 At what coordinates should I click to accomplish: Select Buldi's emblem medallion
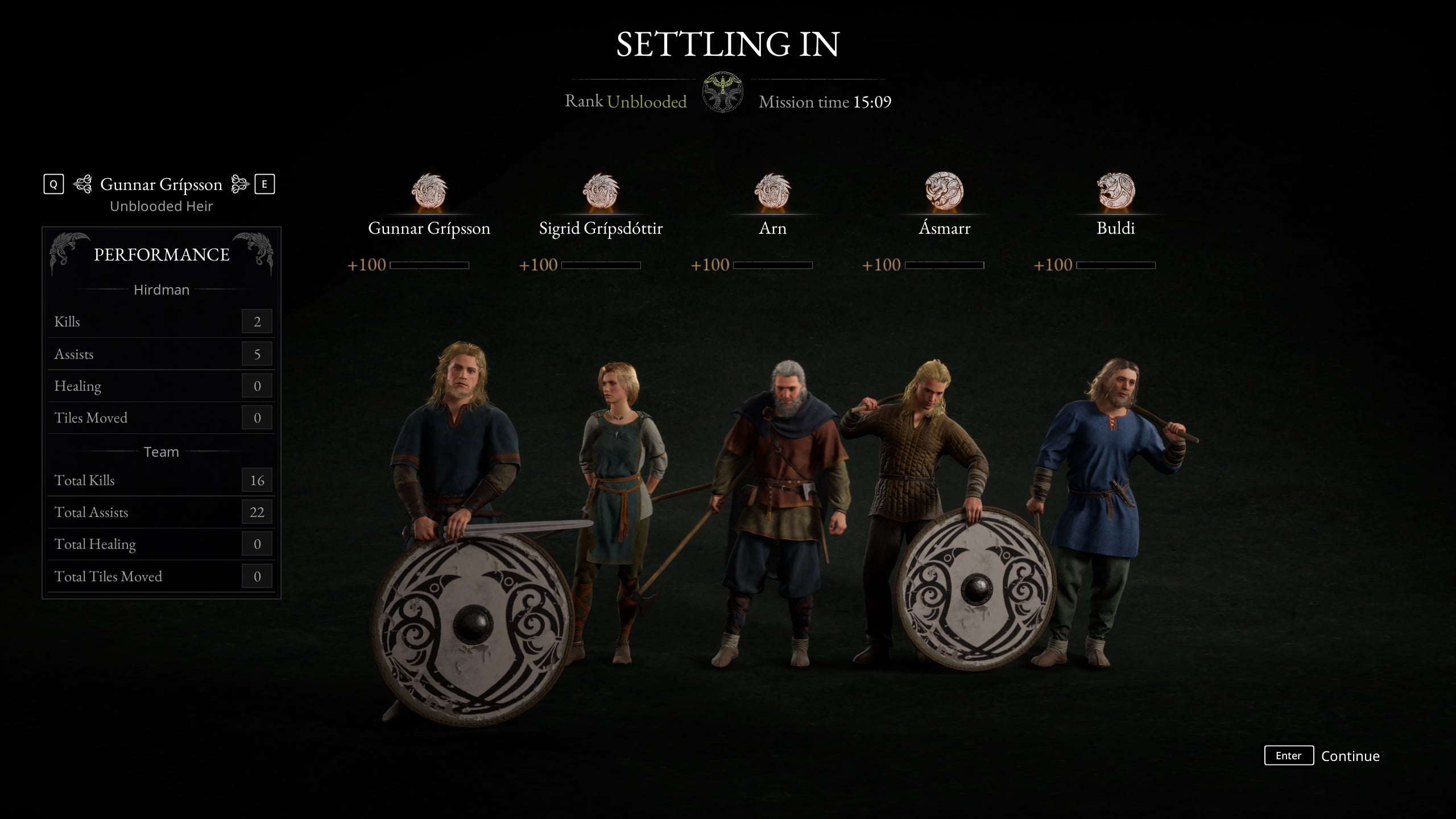(x=1116, y=191)
